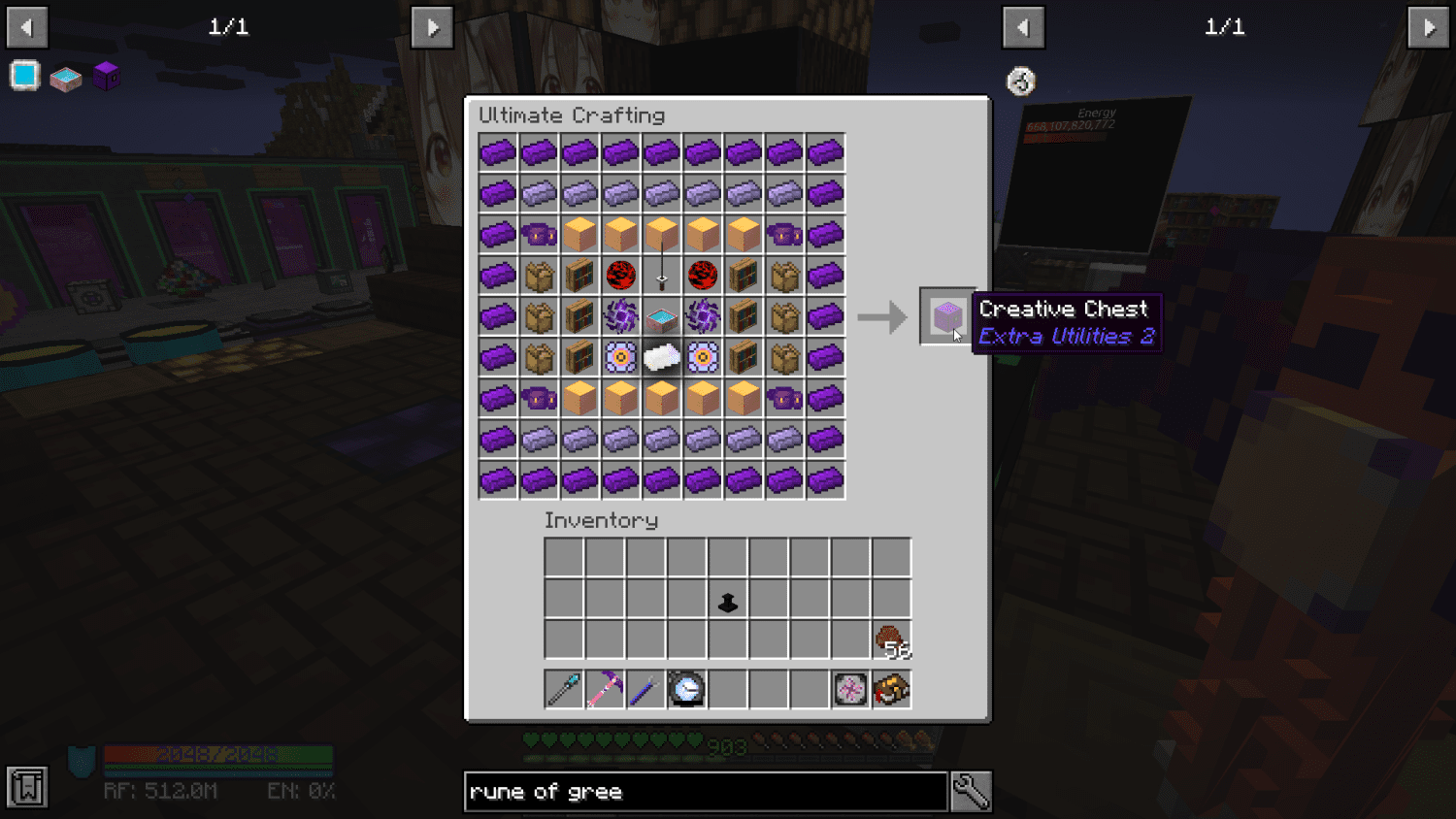Click the thin sword ingredient slot
Viewport: 1456px width, 819px height.
coord(662,276)
